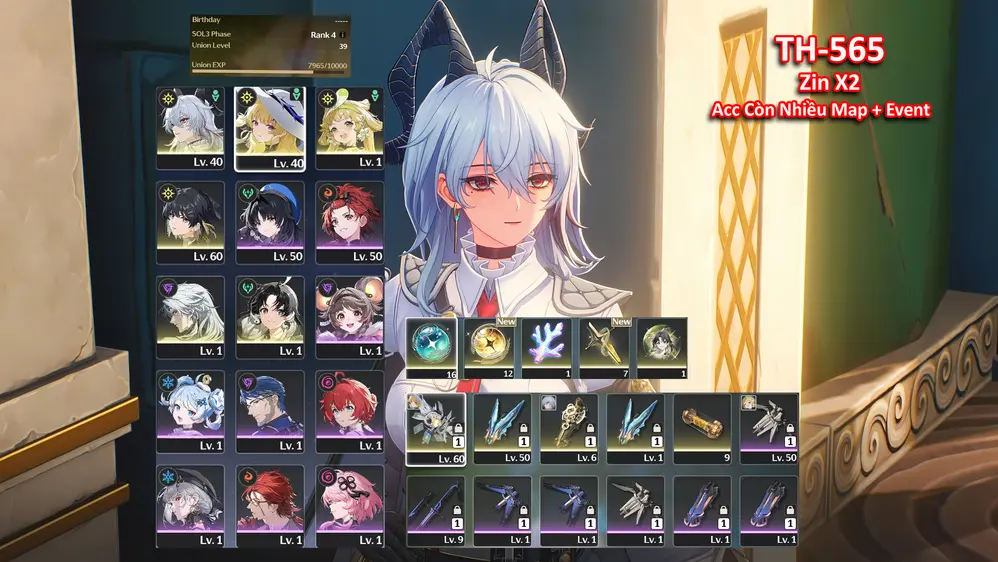Pick the ornate golden weapon at Lv. 6
The image size is (998, 562).
(569, 429)
